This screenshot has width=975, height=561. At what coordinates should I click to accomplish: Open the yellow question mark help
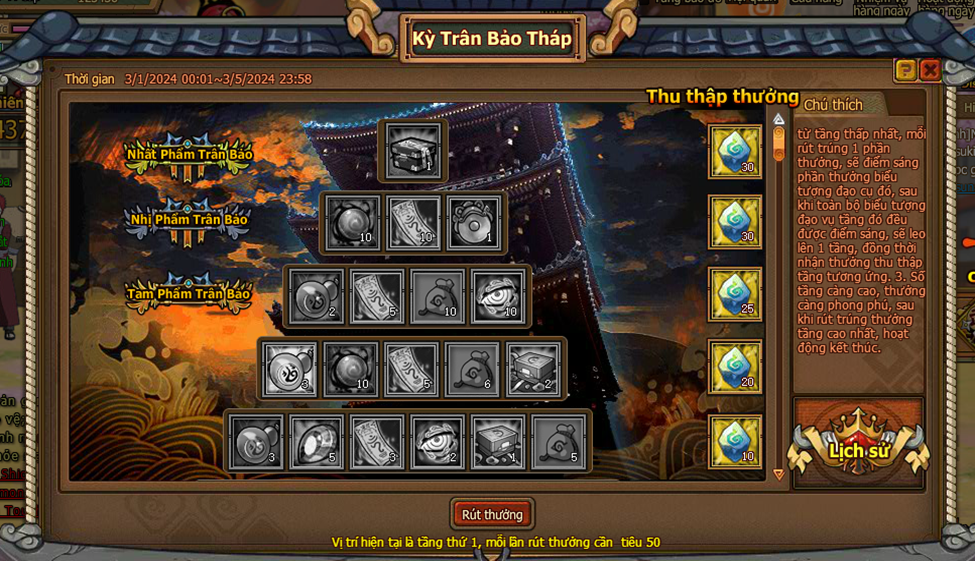pos(905,70)
